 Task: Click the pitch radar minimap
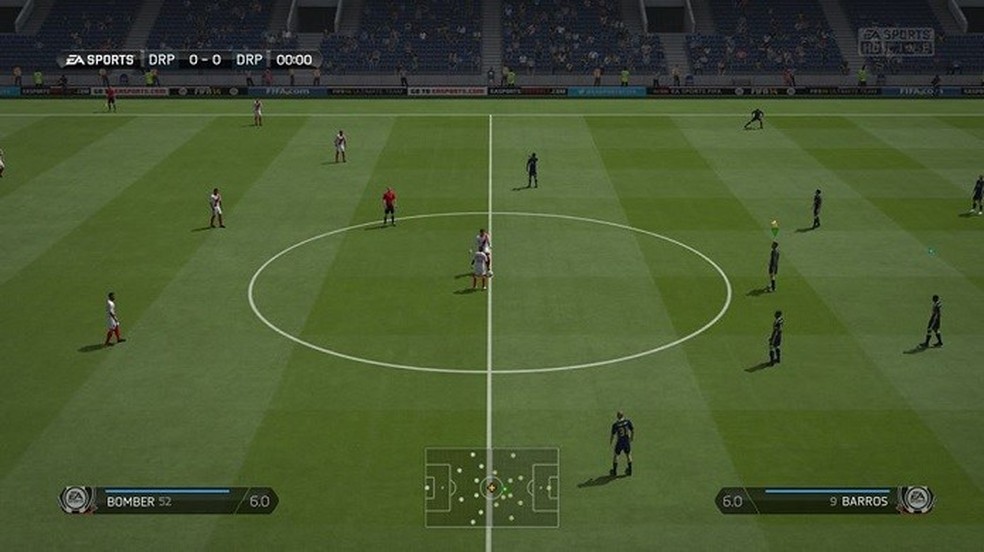pyautogui.click(x=491, y=487)
